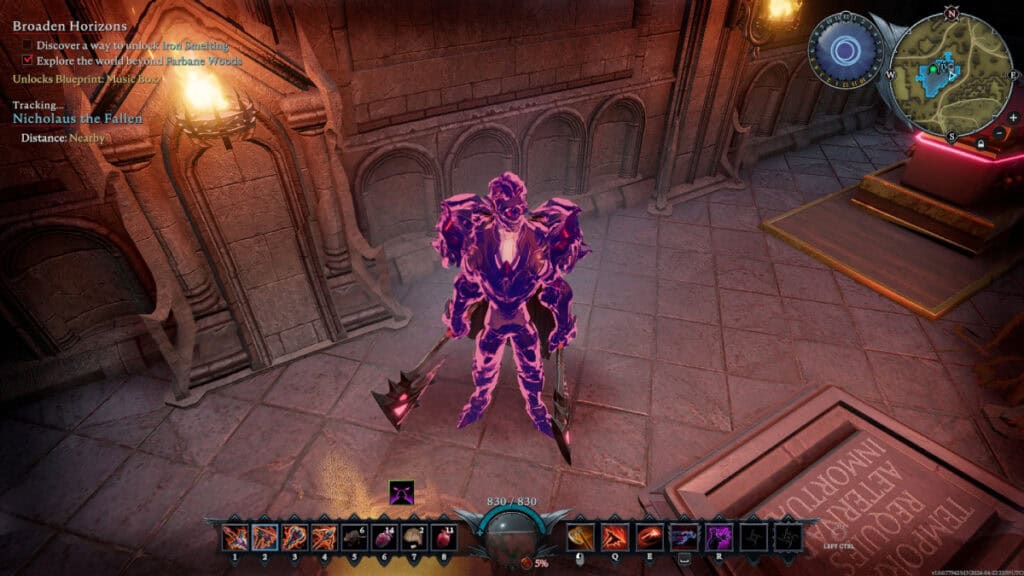Use the red potion in slot 8
This screenshot has width=1024, height=576.
pyautogui.click(x=442, y=538)
